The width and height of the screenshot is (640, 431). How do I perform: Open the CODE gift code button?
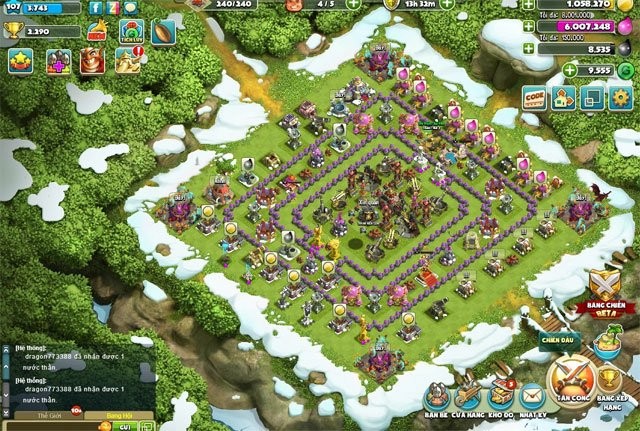[x=535, y=97]
